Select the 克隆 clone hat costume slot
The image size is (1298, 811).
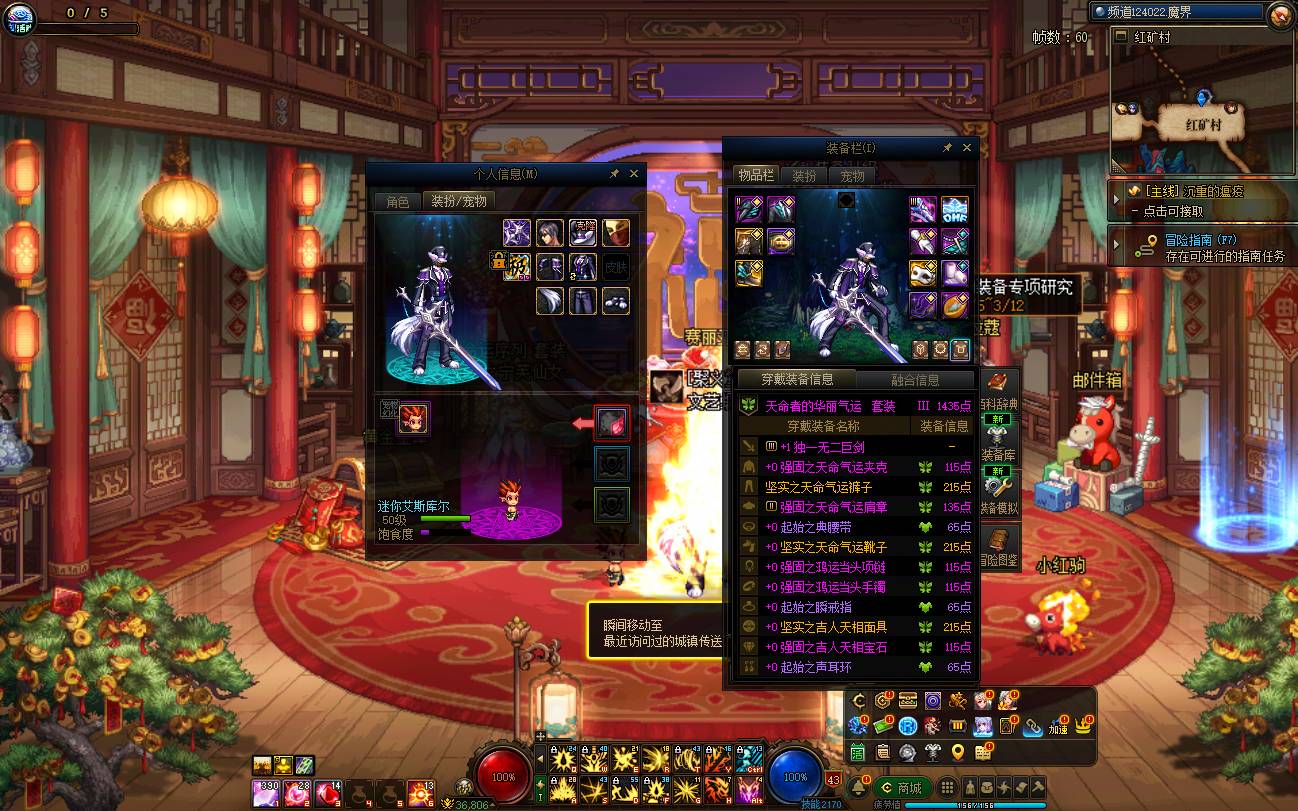pos(583,233)
